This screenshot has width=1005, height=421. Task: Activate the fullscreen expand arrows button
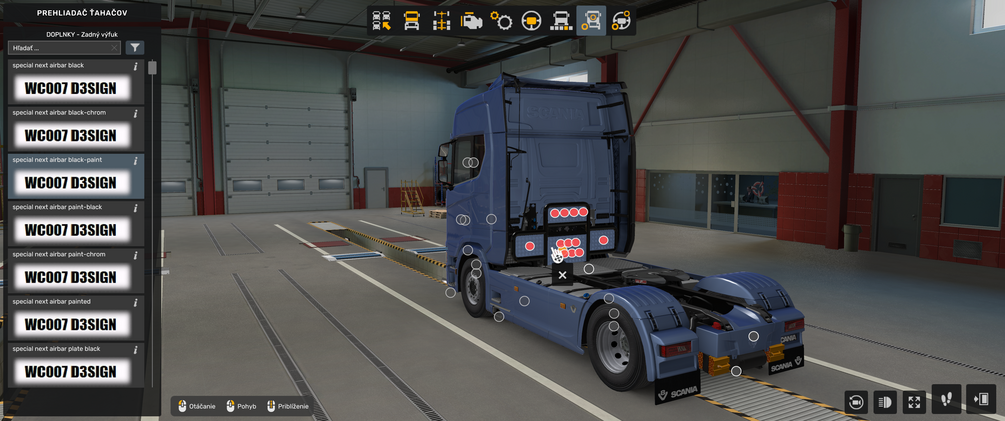coord(914,402)
